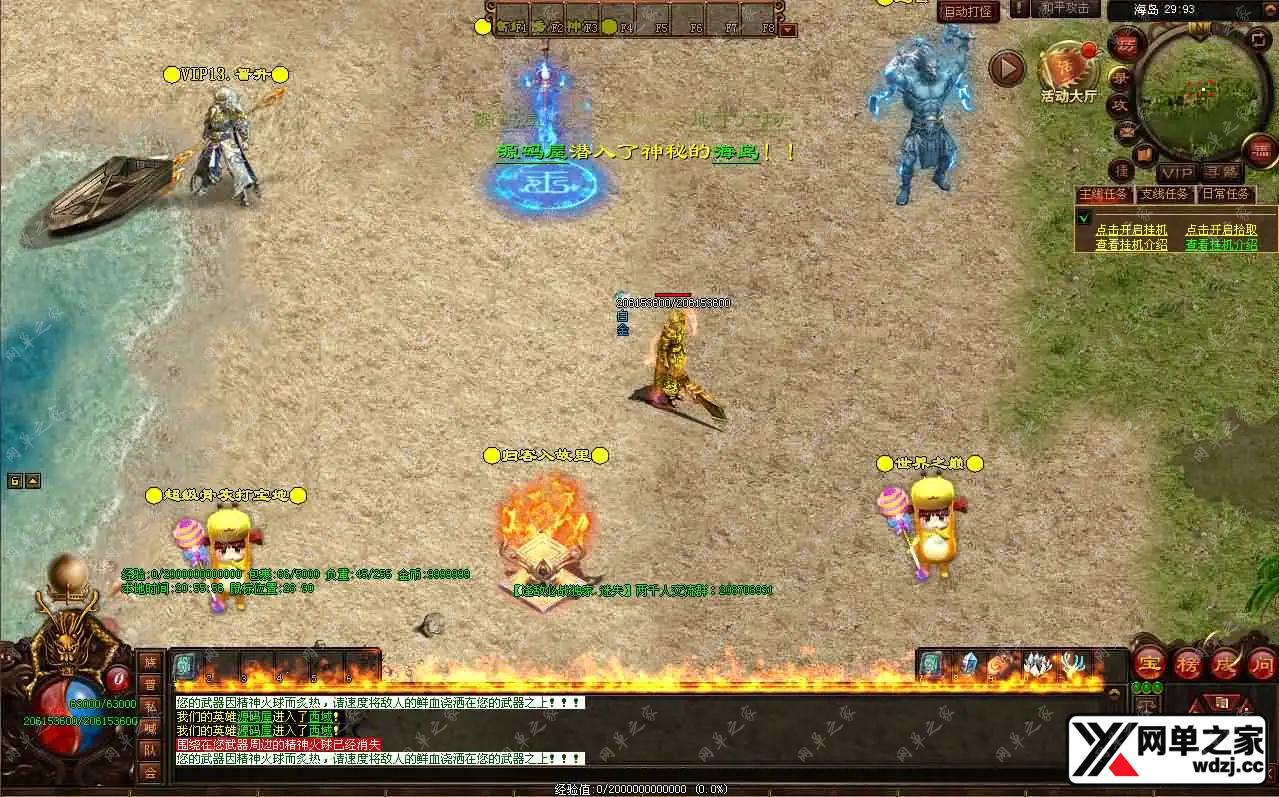Switch to the 主线任务 tab
This screenshot has width=1279, height=797.
coord(1103,194)
